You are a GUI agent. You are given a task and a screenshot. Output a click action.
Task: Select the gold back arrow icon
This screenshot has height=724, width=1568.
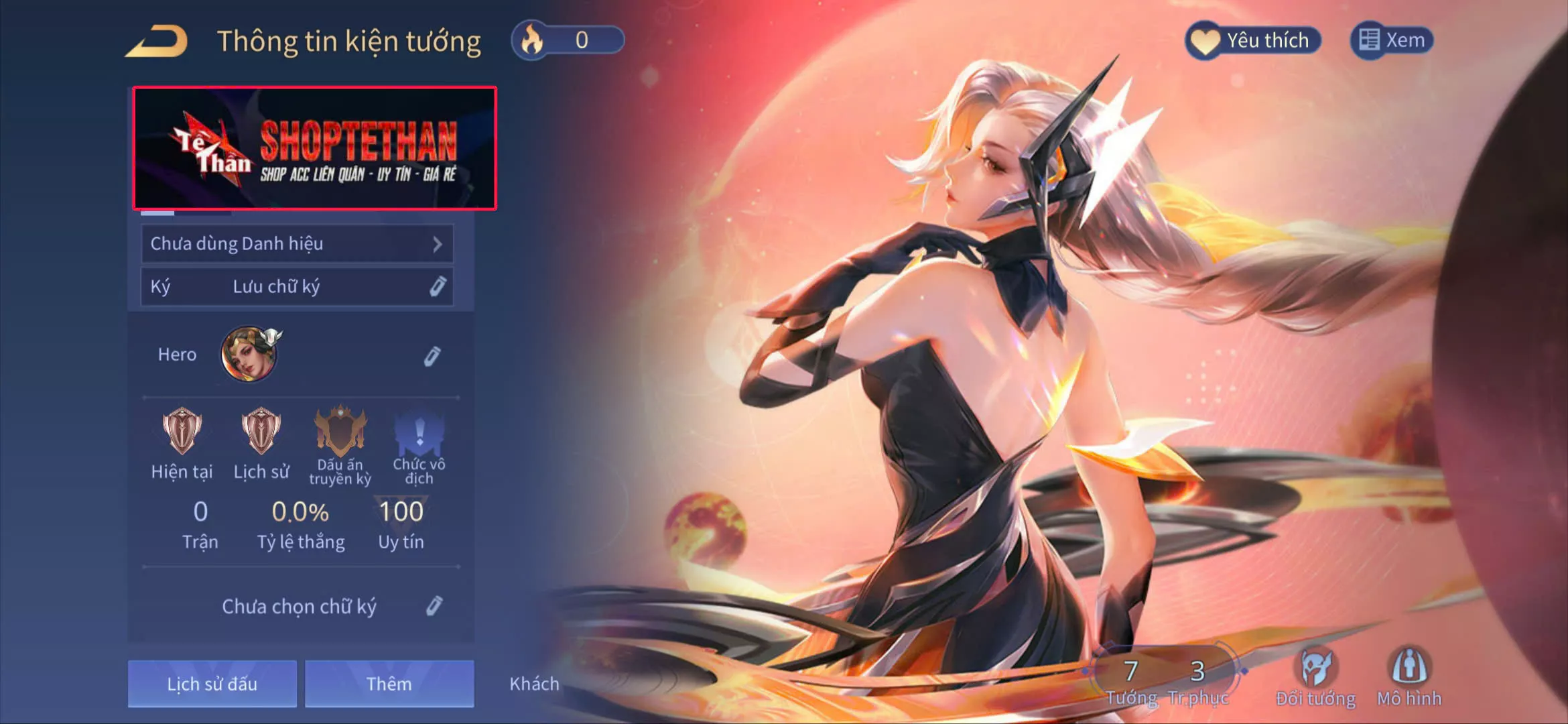[x=155, y=40]
